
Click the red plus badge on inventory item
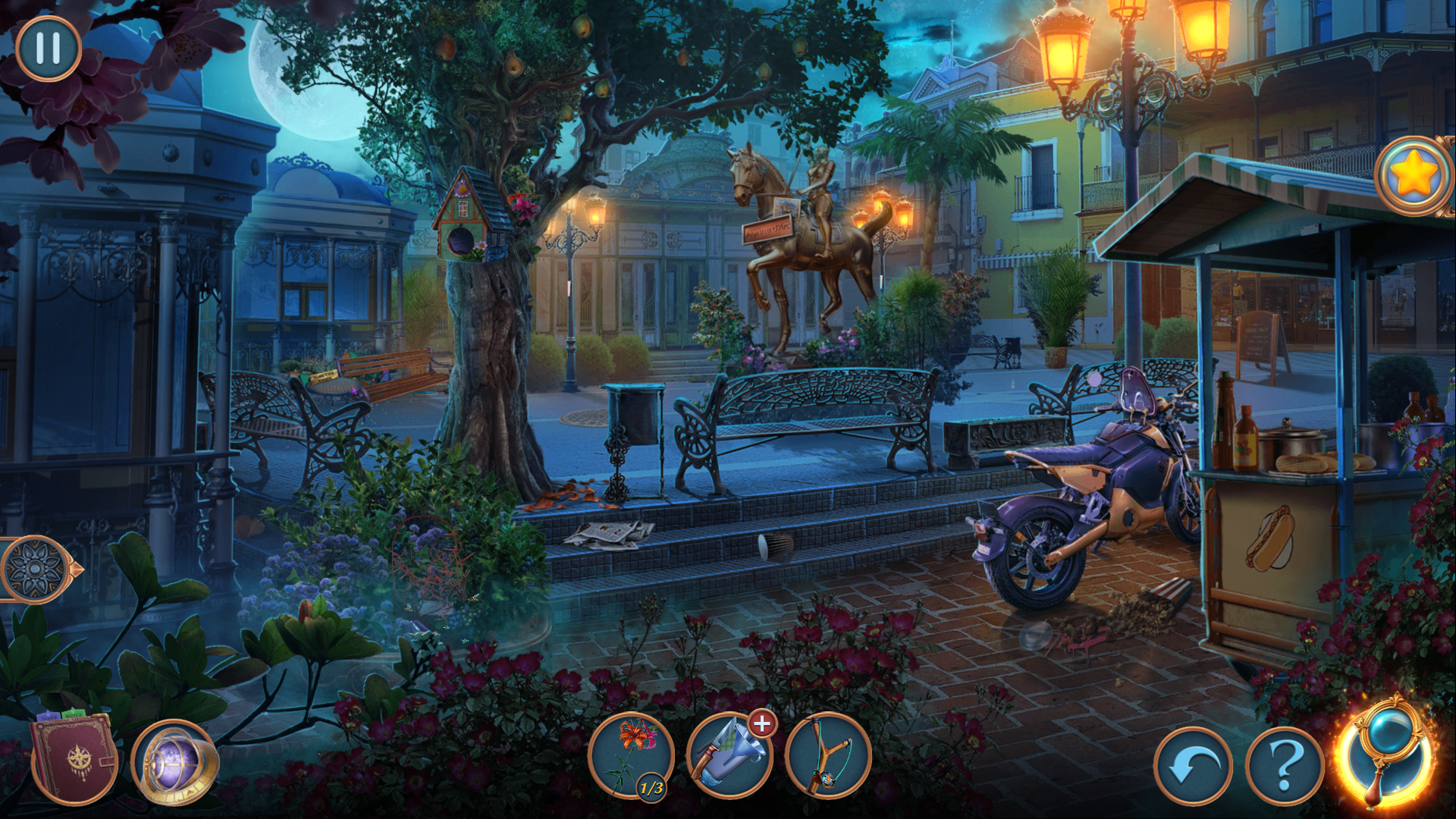pyautogui.click(x=762, y=723)
